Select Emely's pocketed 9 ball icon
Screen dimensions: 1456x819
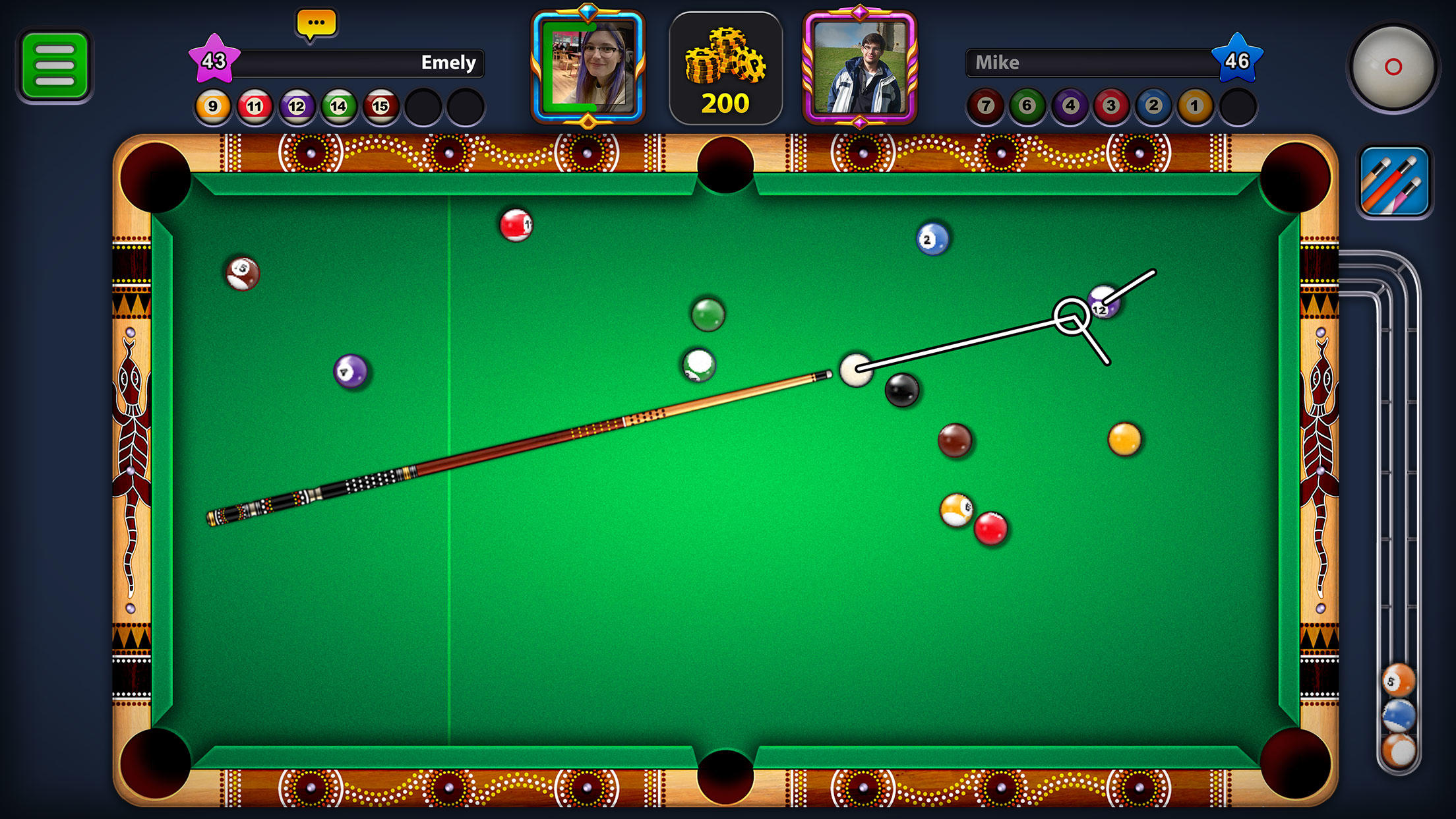coord(212,105)
